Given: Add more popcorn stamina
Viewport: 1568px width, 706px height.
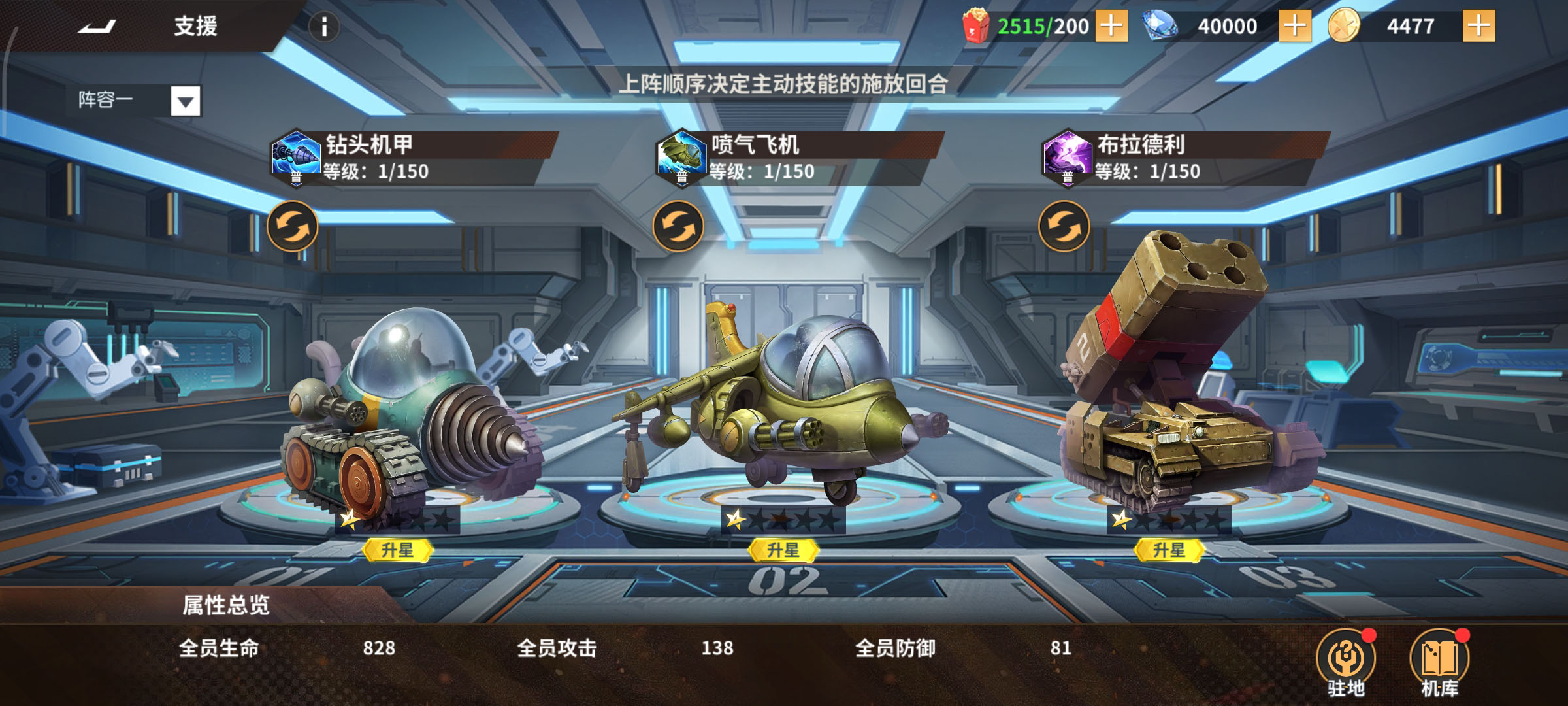Looking at the screenshot, I should tap(1111, 26).
